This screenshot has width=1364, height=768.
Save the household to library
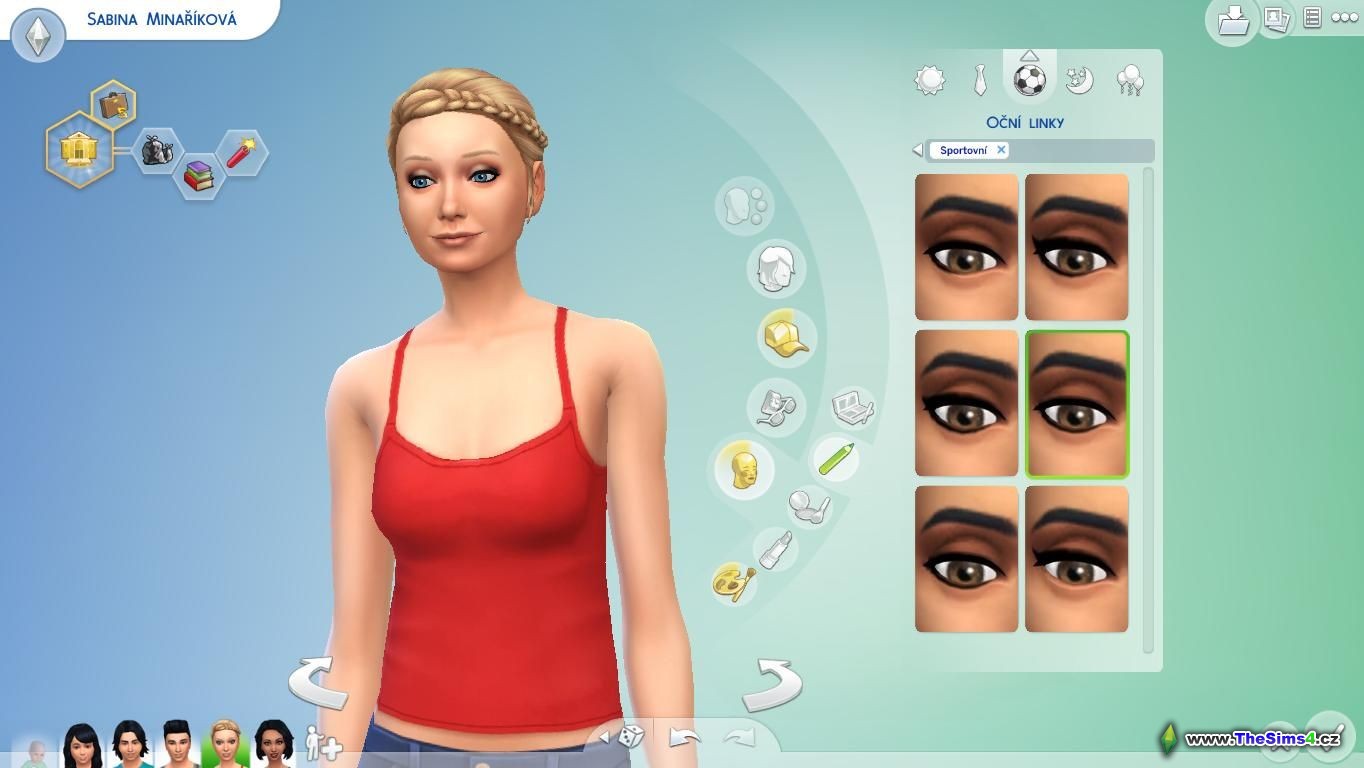pyautogui.click(x=1232, y=21)
